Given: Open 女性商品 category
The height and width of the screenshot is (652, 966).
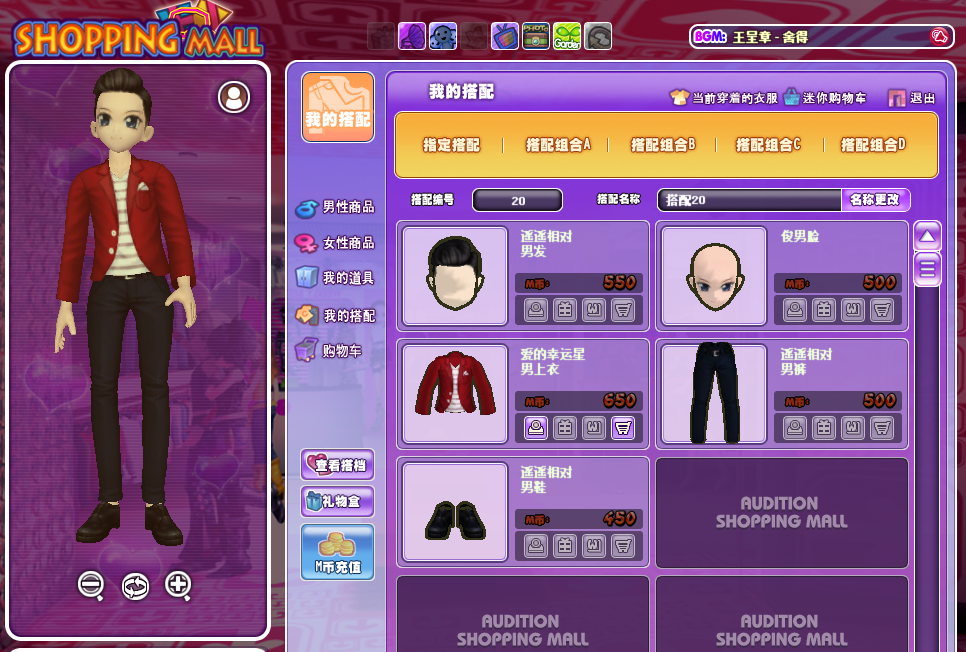Looking at the screenshot, I should pos(336,243).
